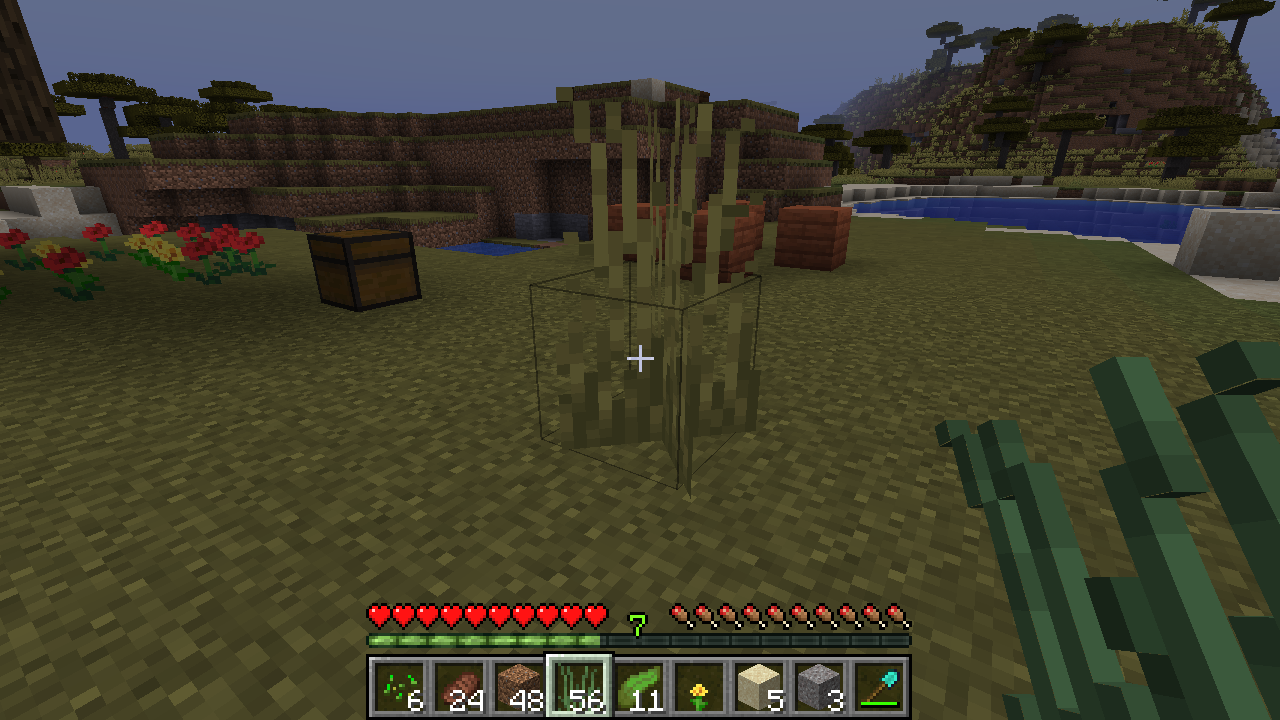The width and height of the screenshot is (1280, 720).
Task: Select the seeds hotbar slot
Action: 399,687
